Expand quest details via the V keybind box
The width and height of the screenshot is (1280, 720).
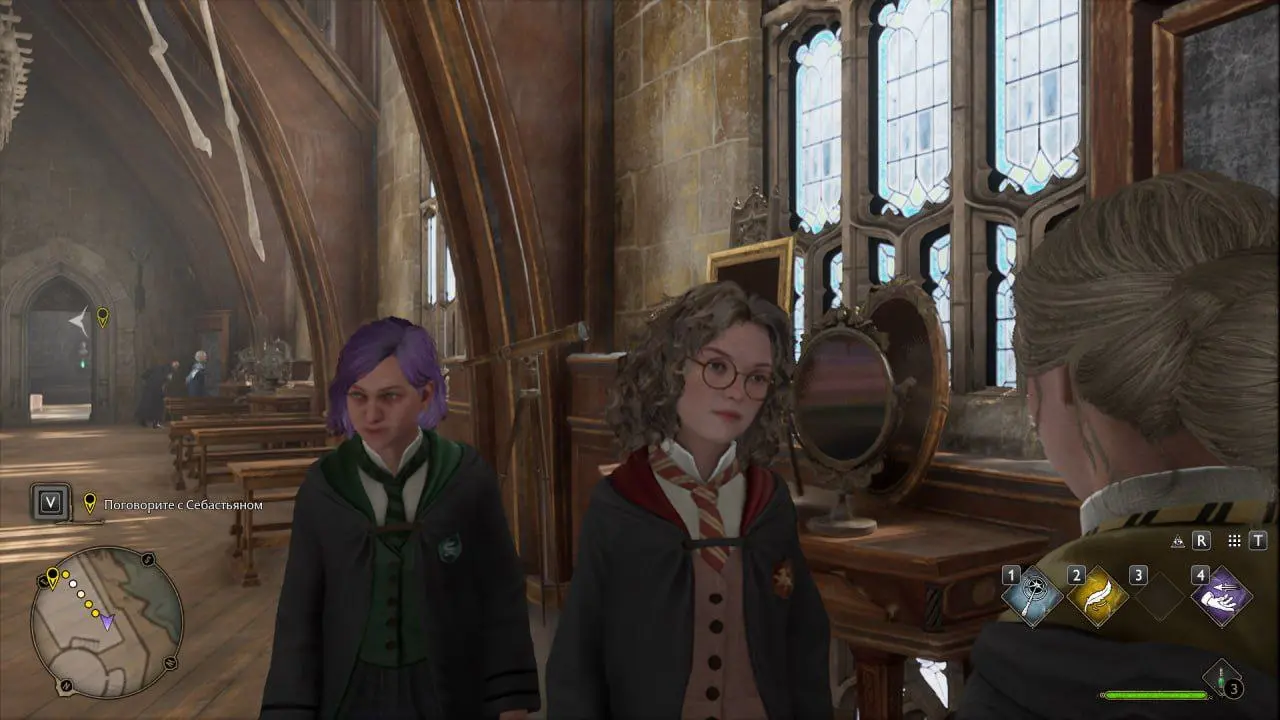pyautogui.click(x=52, y=503)
